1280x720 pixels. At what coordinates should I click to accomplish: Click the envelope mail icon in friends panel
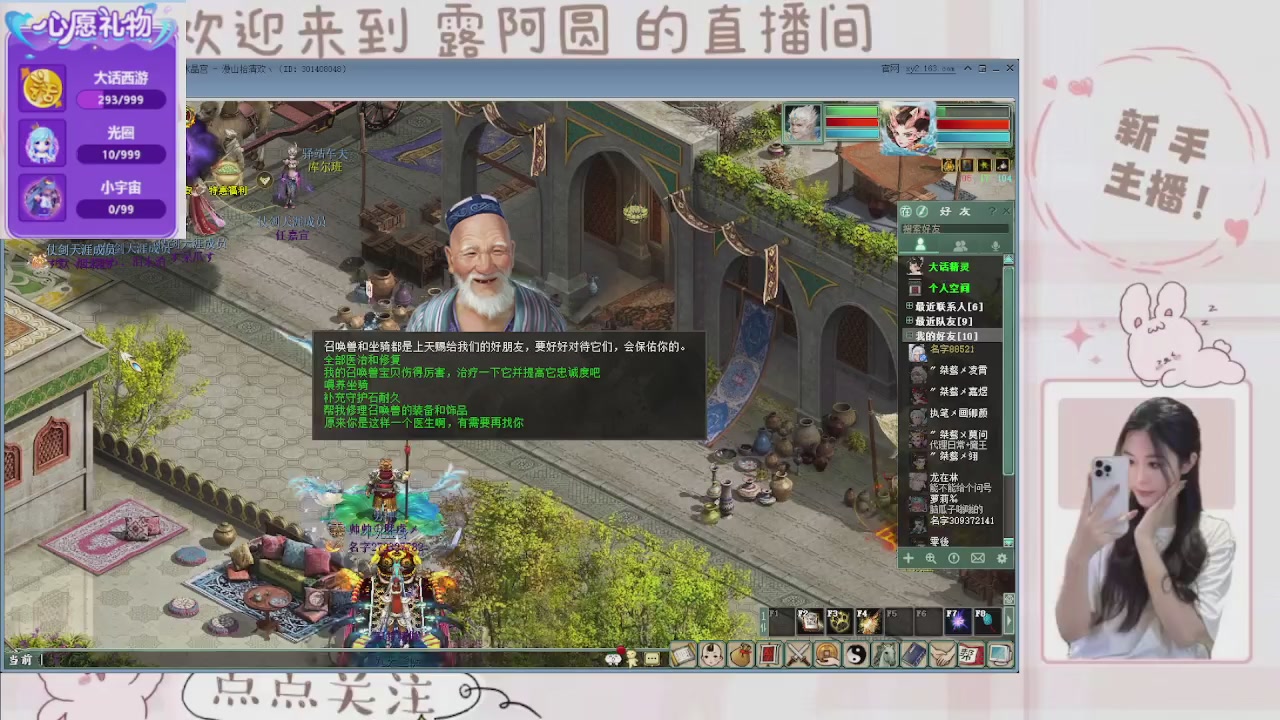coord(977,558)
